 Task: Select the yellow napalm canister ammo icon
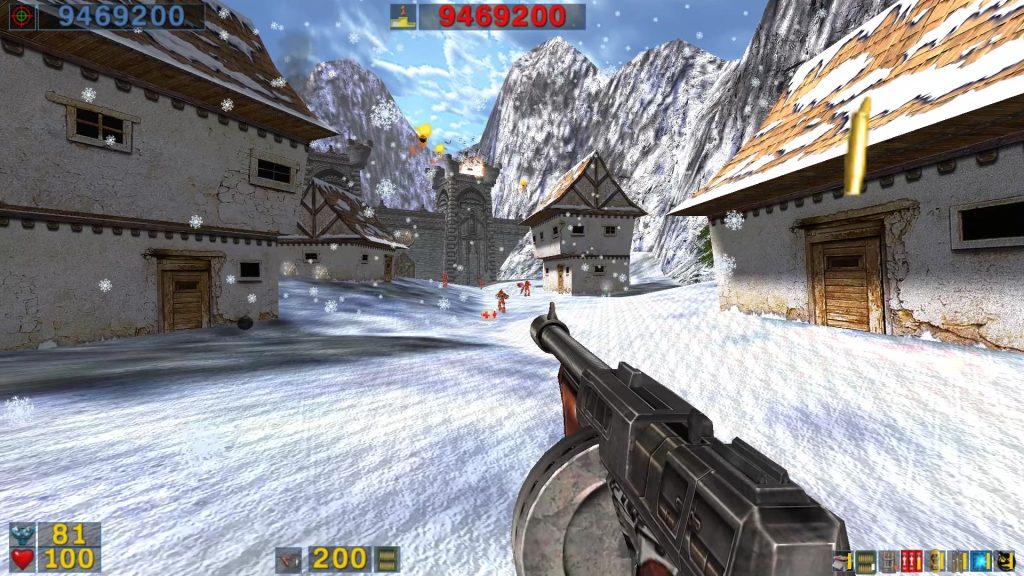(935, 561)
